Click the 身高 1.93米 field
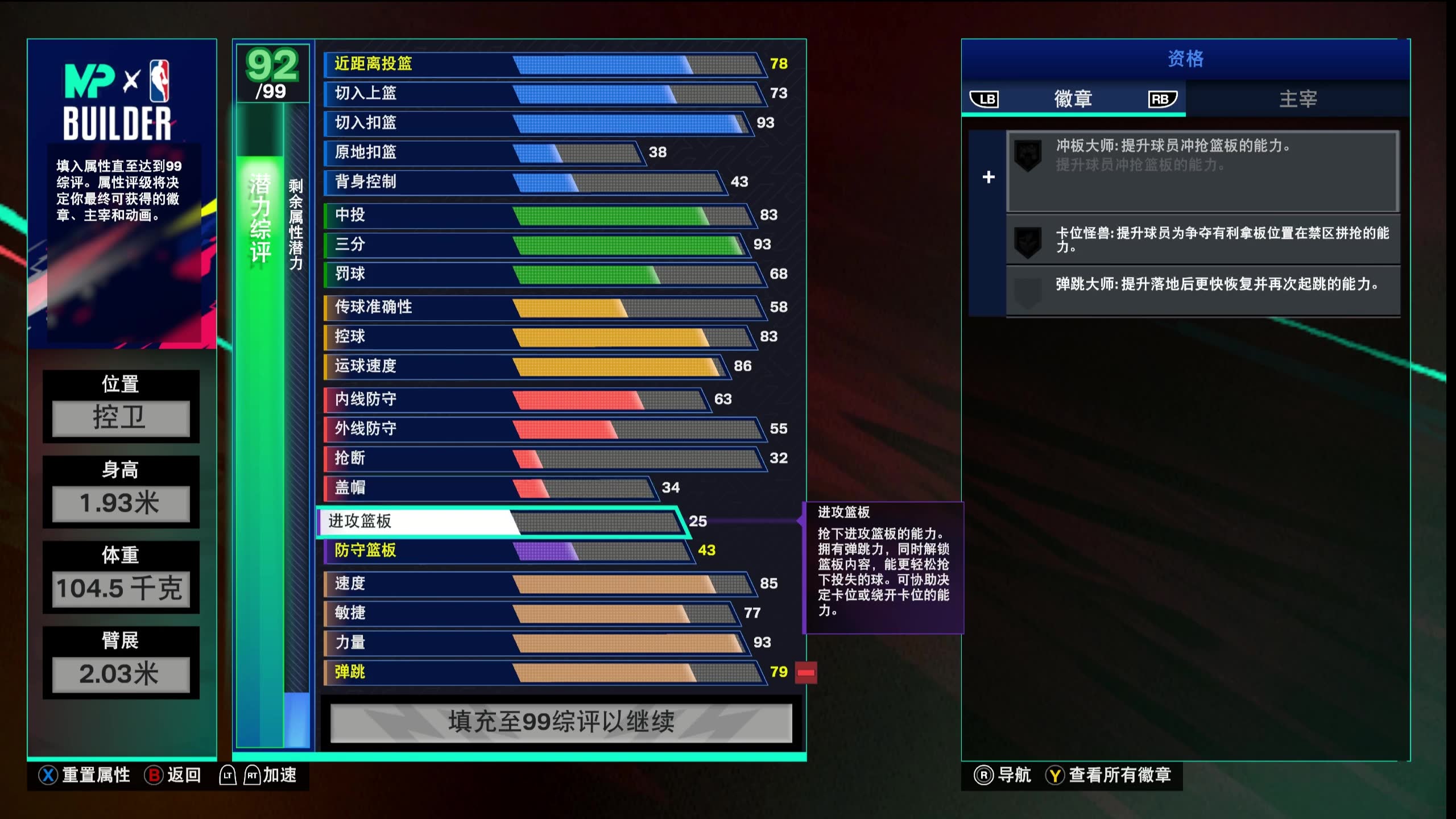This screenshot has width=1456, height=819. [121, 503]
